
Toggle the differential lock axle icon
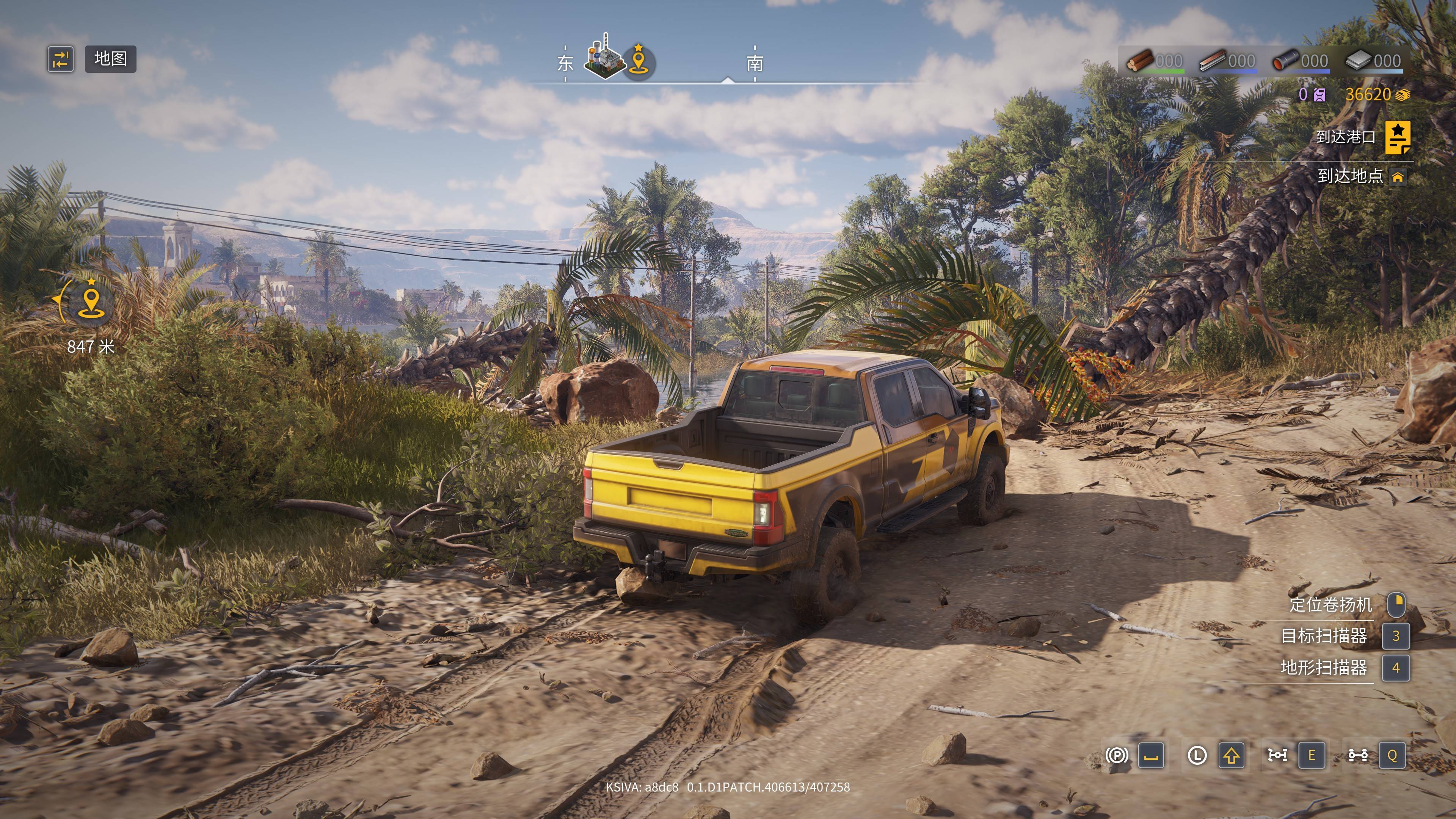[1277, 755]
